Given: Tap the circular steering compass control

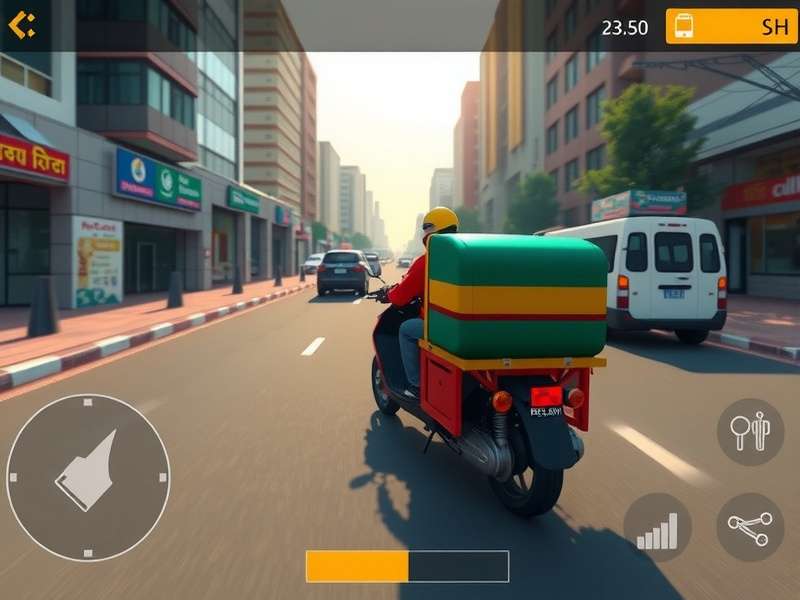Looking at the screenshot, I should pyautogui.click(x=88, y=477).
